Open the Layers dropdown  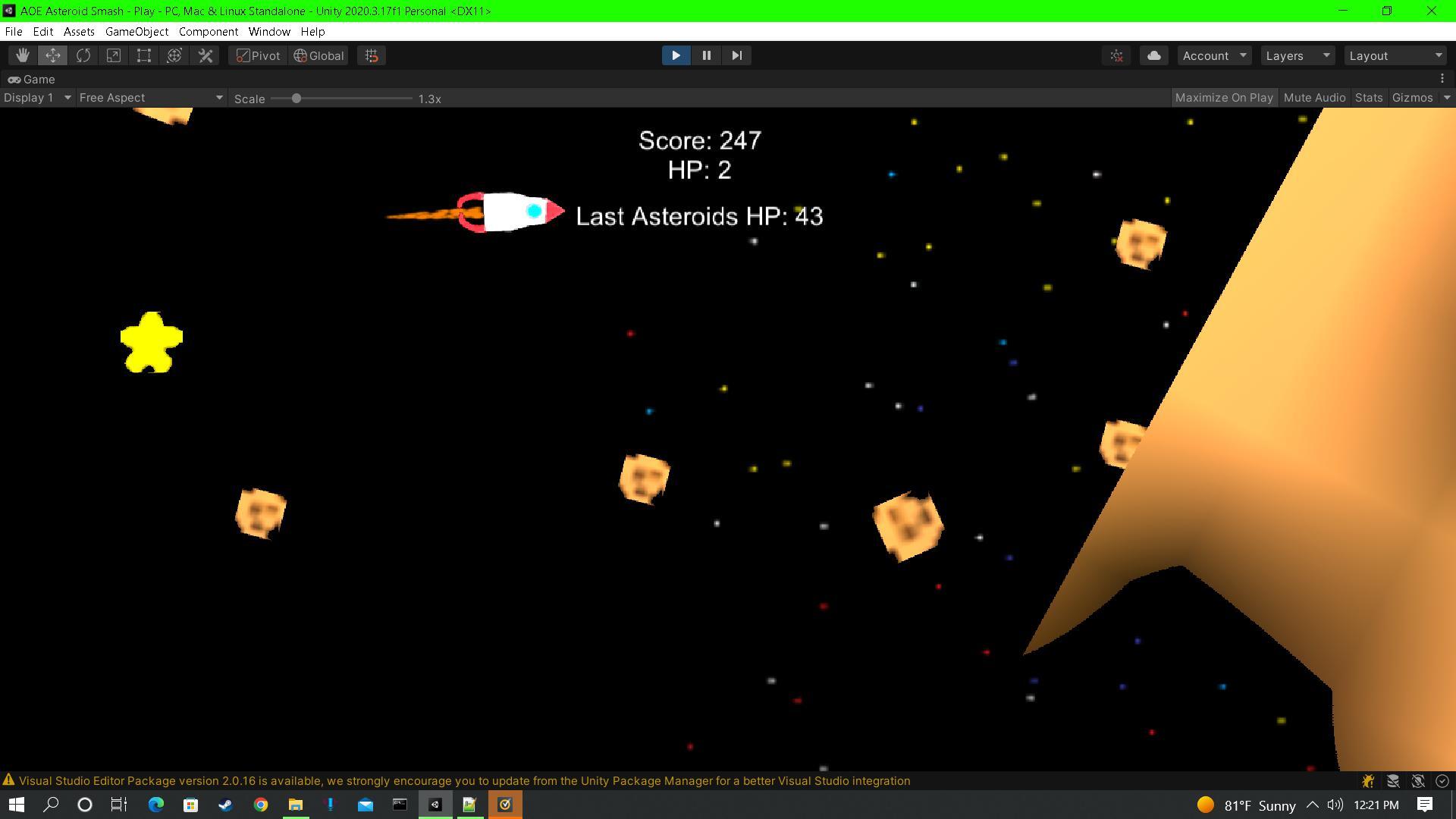pos(1297,55)
